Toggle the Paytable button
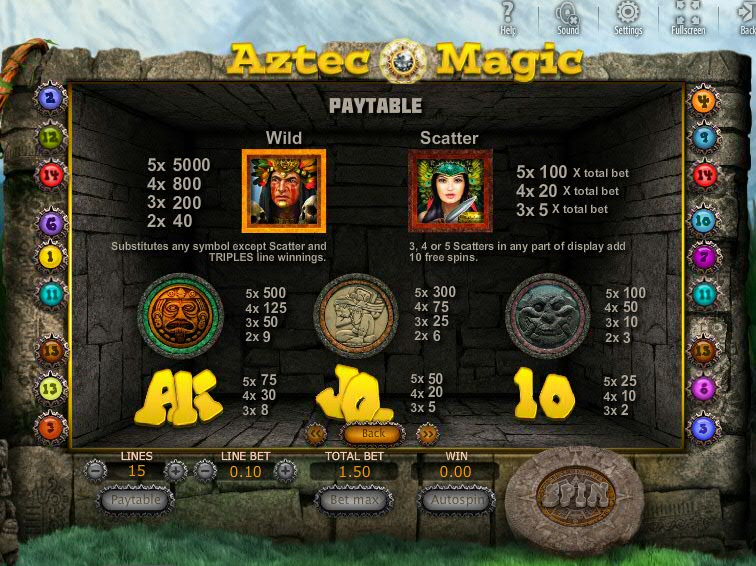Viewport: 756px width, 566px height. pyautogui.click(x=136, y=499)
